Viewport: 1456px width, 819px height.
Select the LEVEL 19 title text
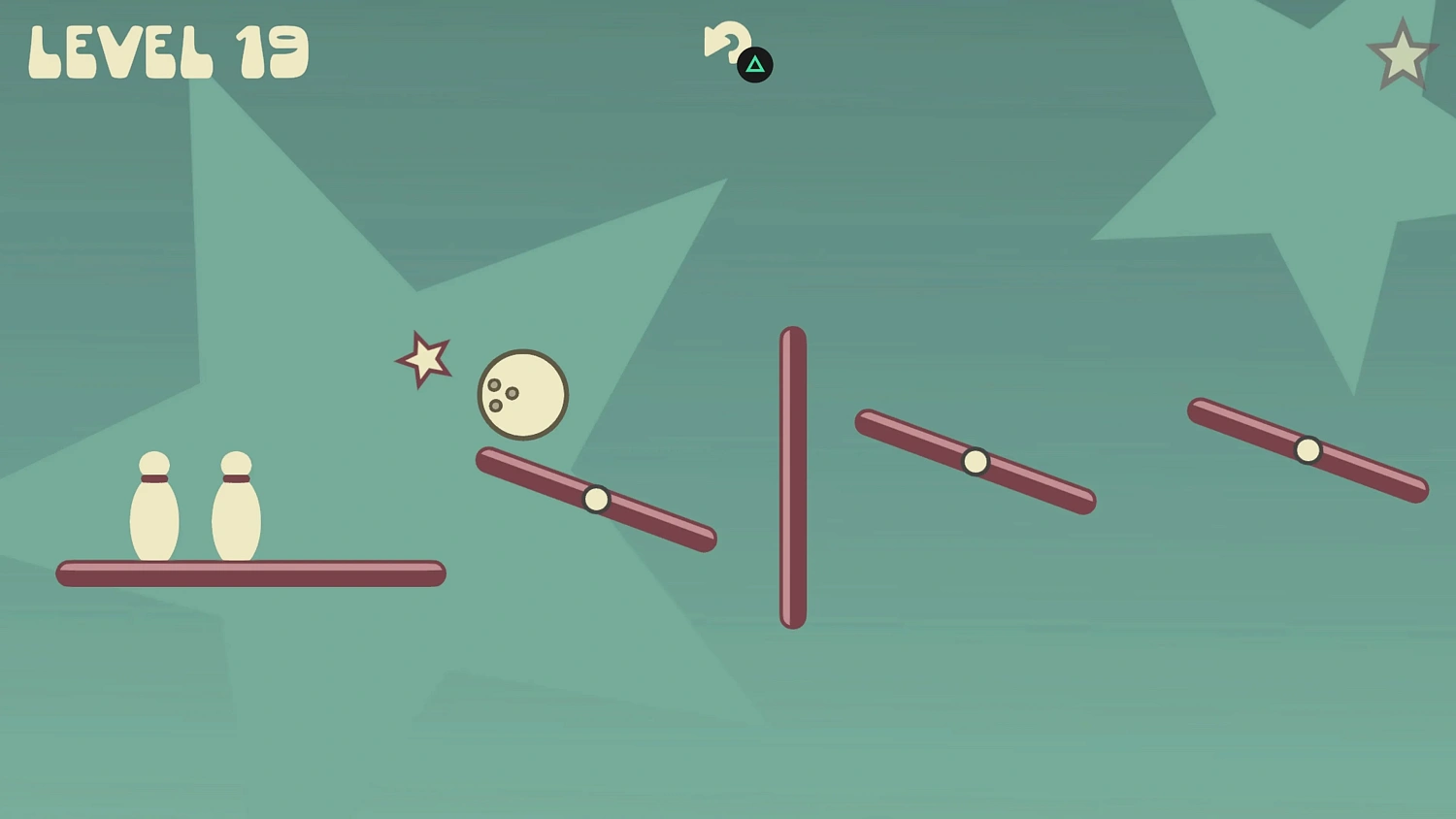click(x=167, y=50)
